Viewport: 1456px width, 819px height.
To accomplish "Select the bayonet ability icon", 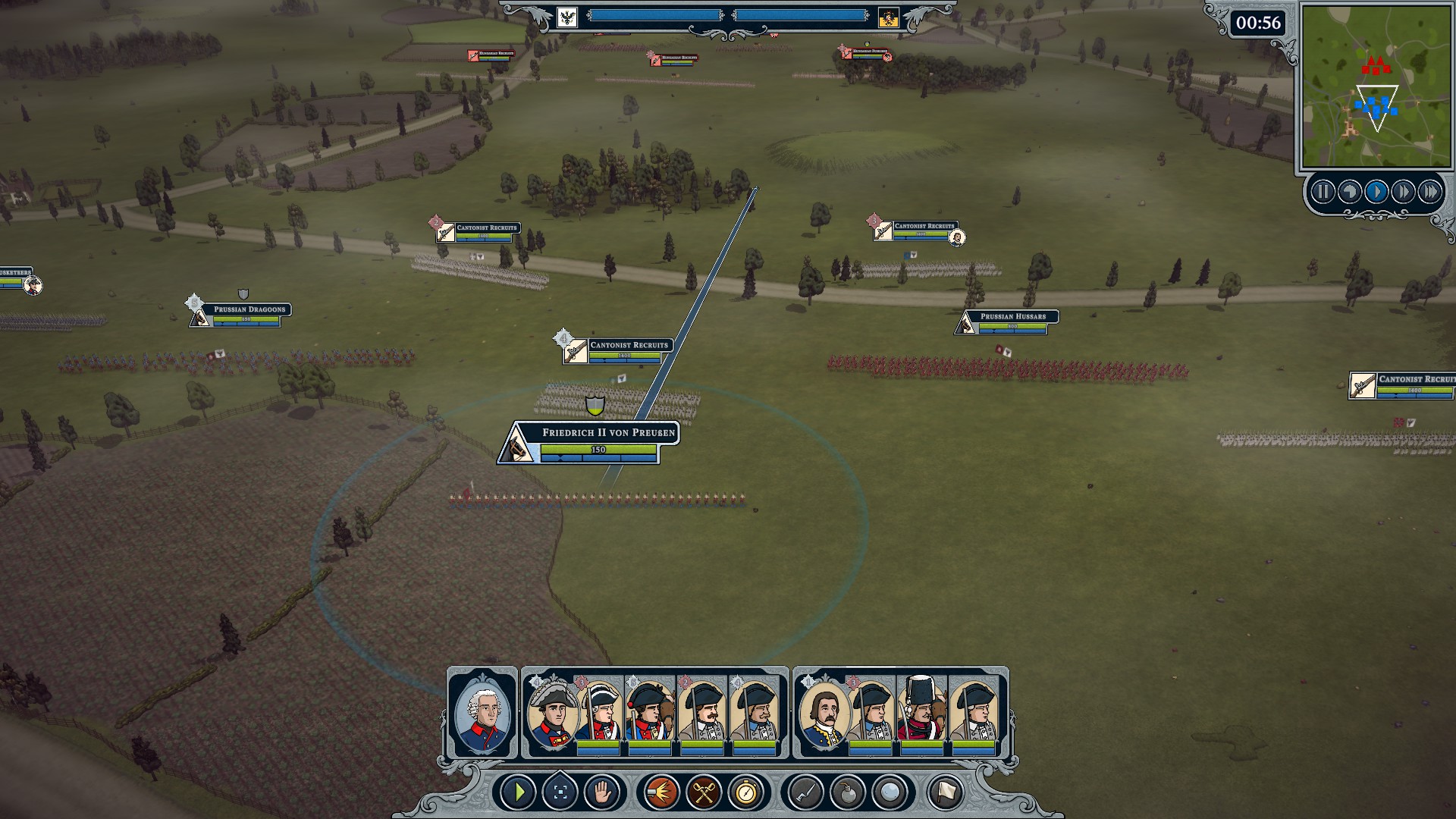I will coord(805,793).
